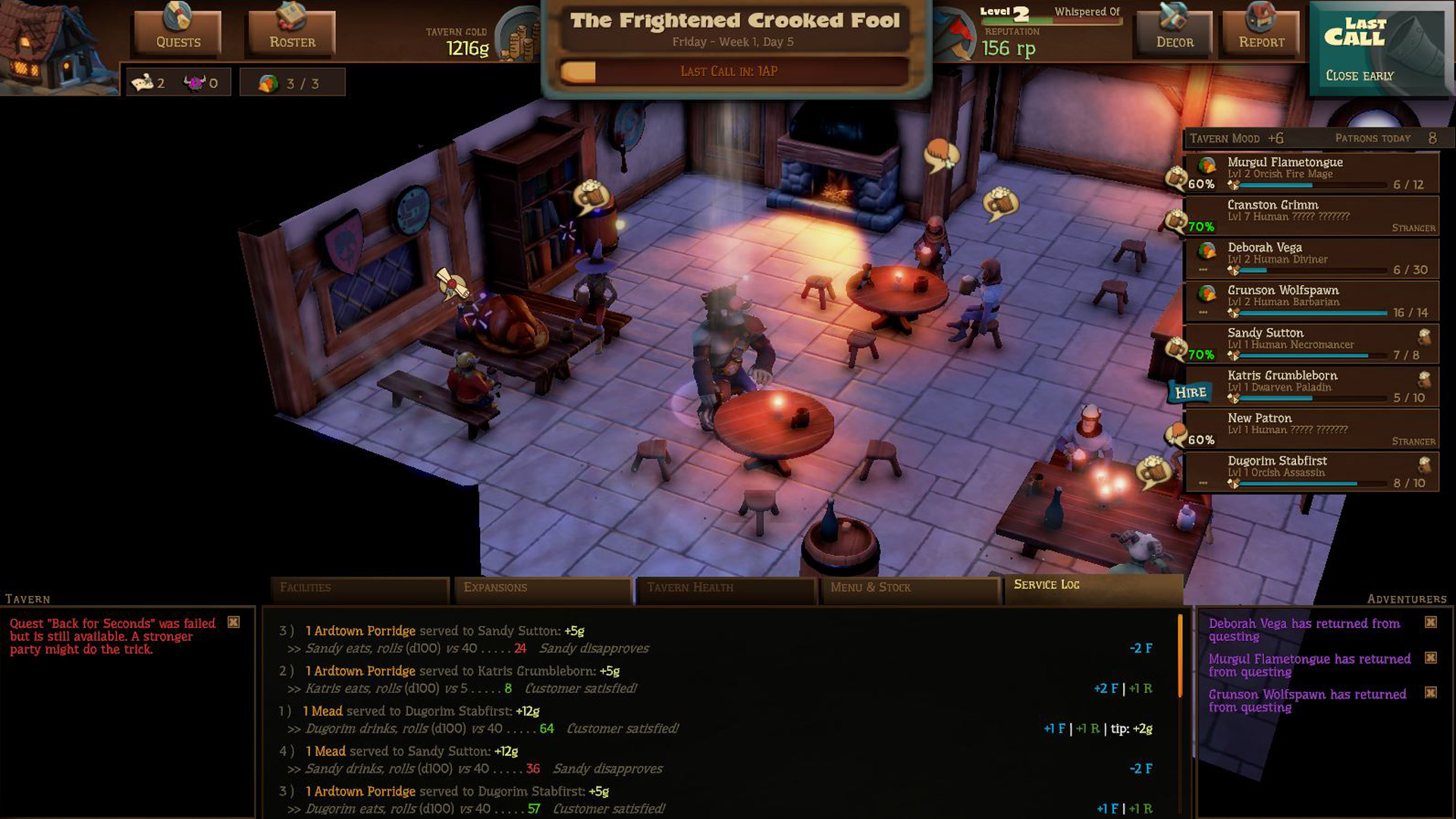Click the quest scroll counter icon

tap(144, 81)
